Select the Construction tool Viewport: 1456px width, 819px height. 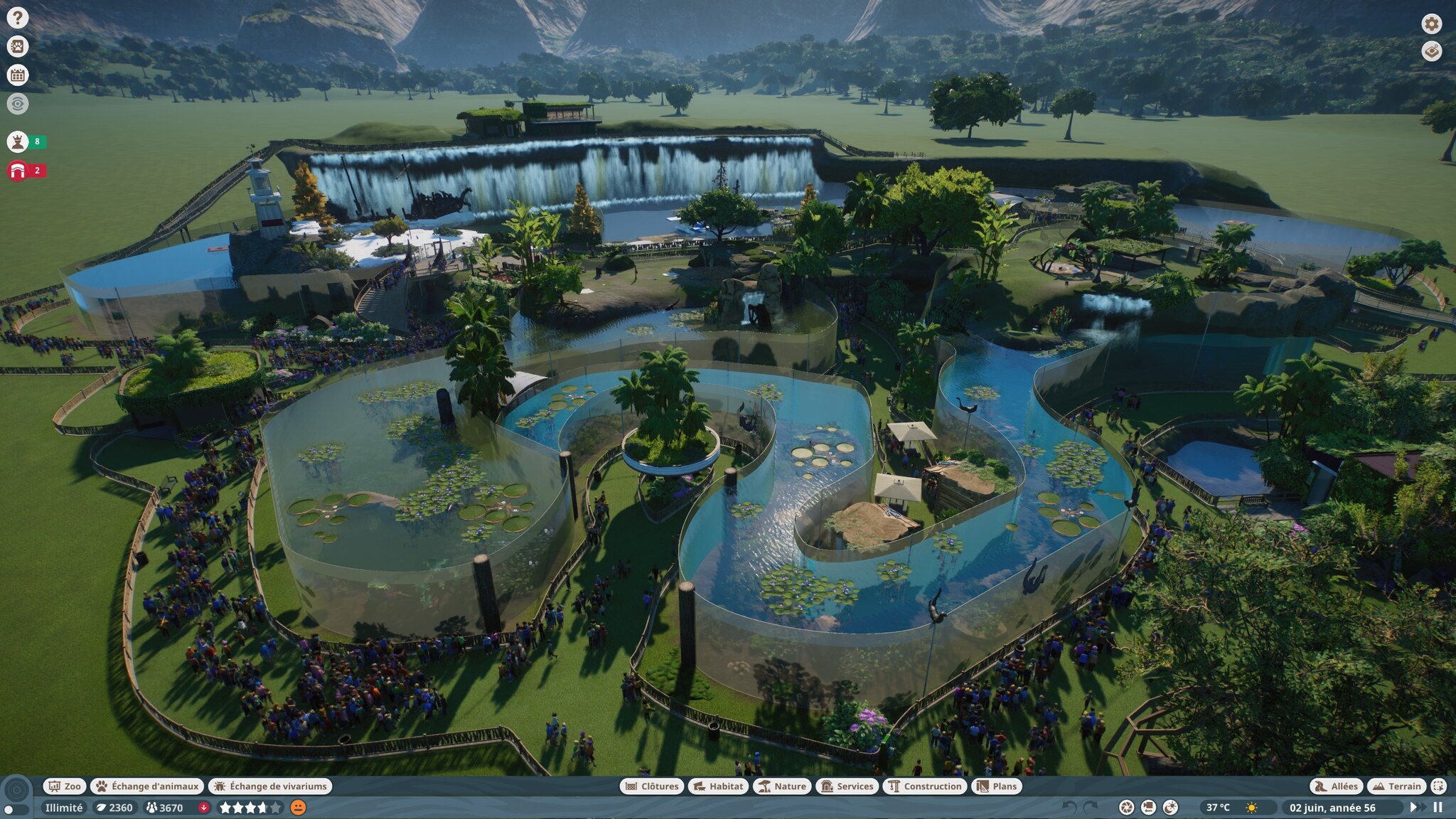tap(924, 786)
